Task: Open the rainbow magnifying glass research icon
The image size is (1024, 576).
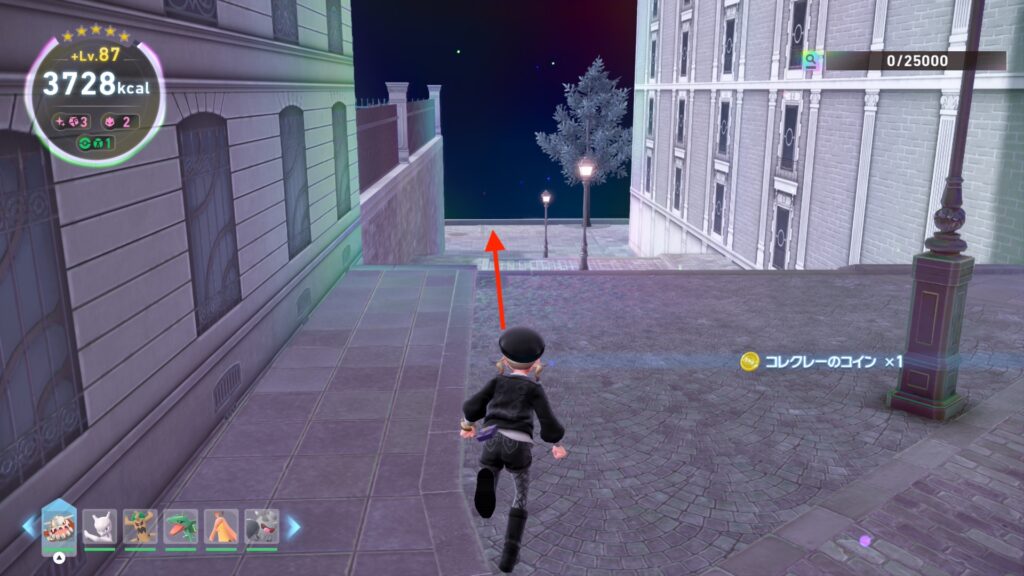Action: [x=814, y=61]
